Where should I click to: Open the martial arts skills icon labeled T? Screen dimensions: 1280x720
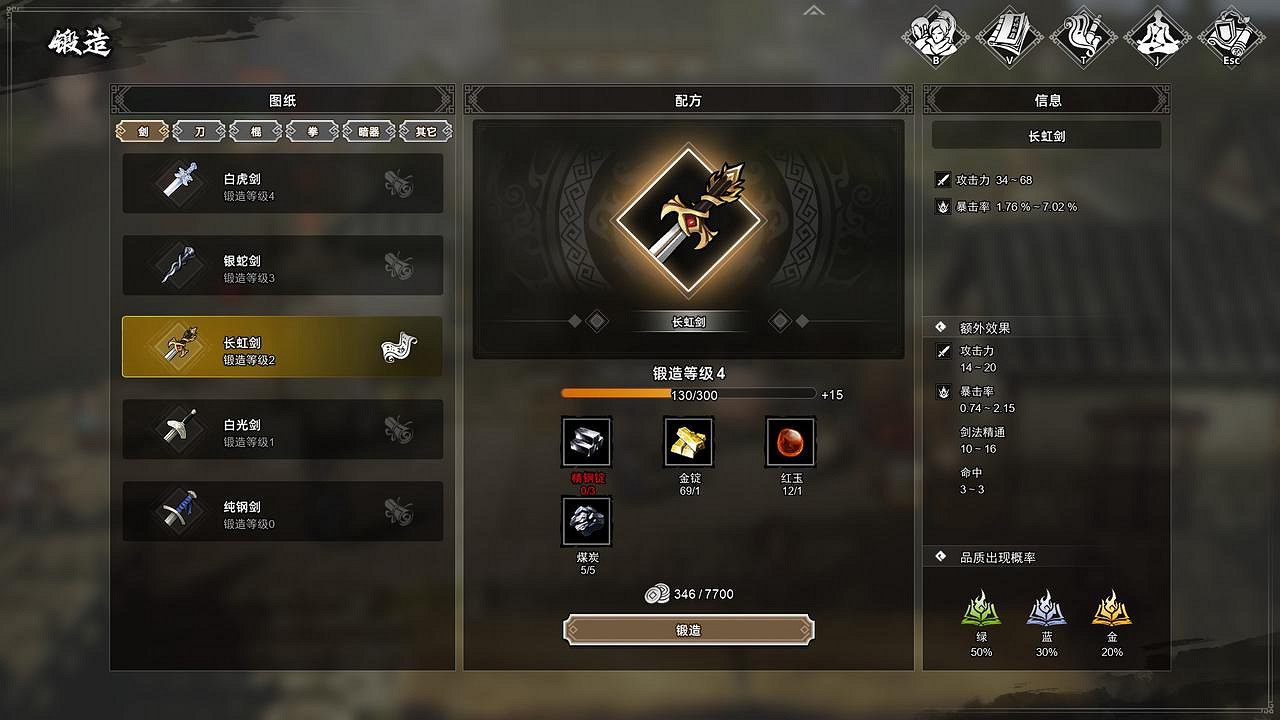(x=1083, y=35)
